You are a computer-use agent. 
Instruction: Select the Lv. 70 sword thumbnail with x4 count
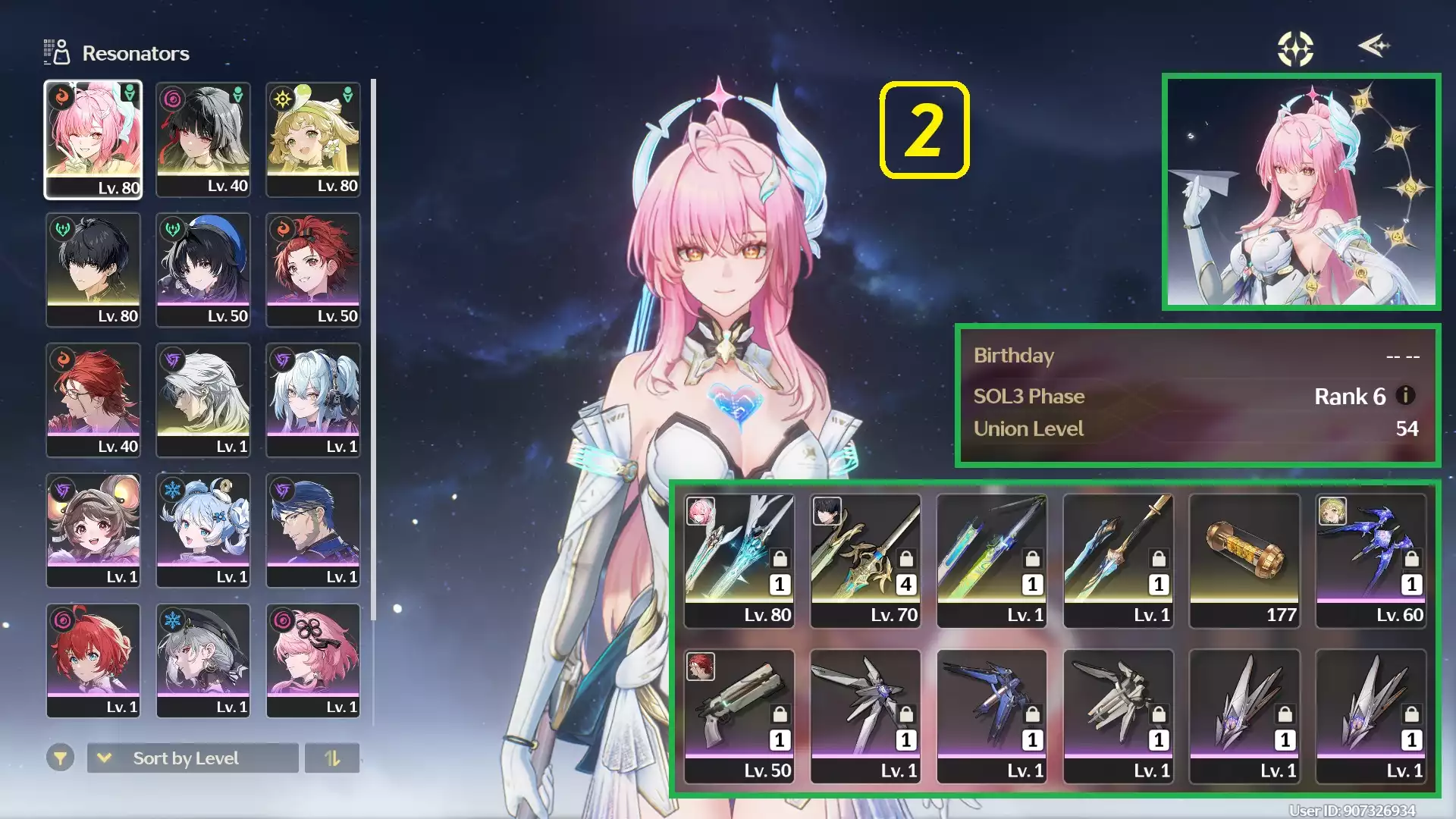(865, 561)
